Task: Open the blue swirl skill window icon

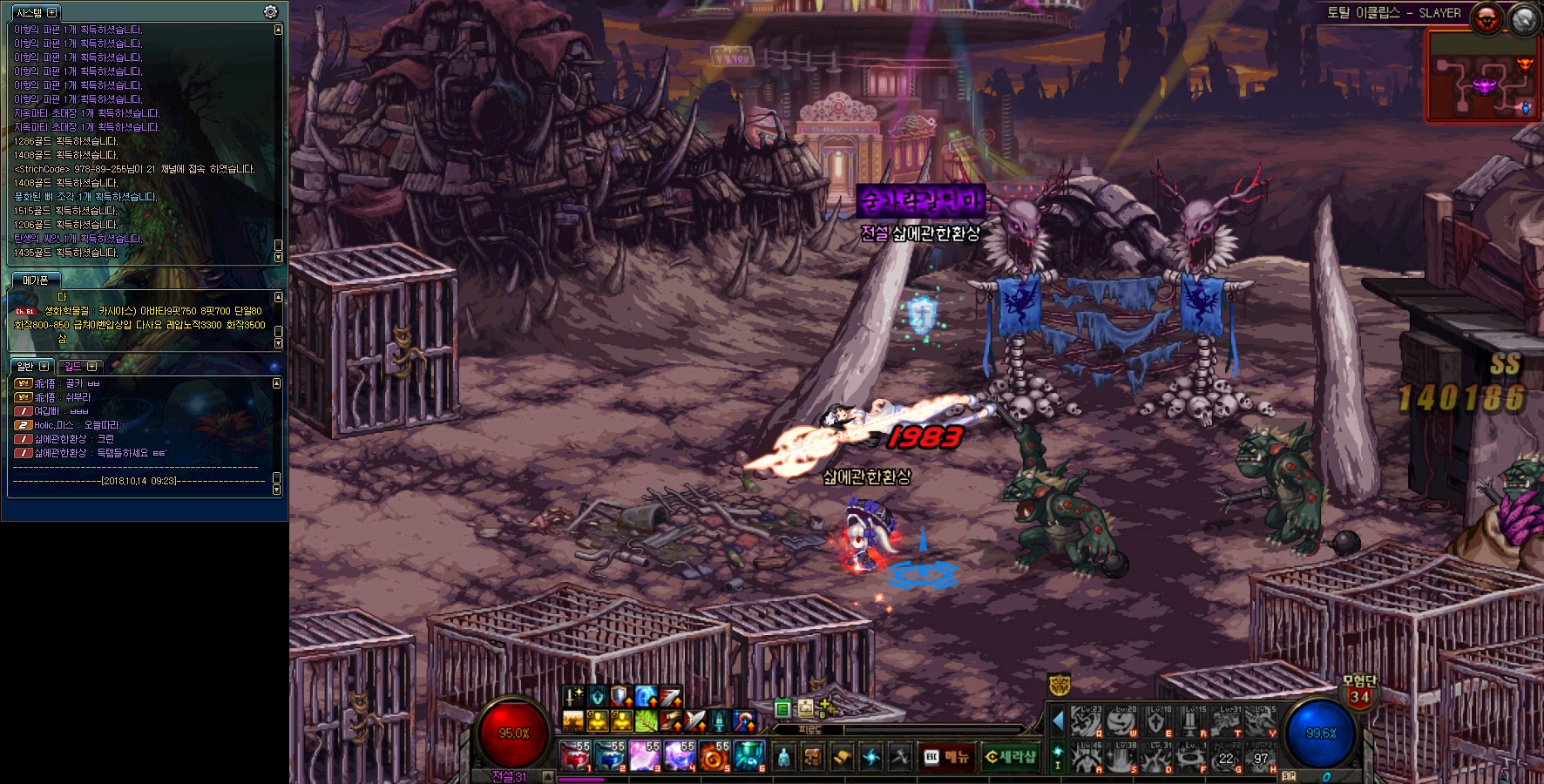Action: pos(870,757)
